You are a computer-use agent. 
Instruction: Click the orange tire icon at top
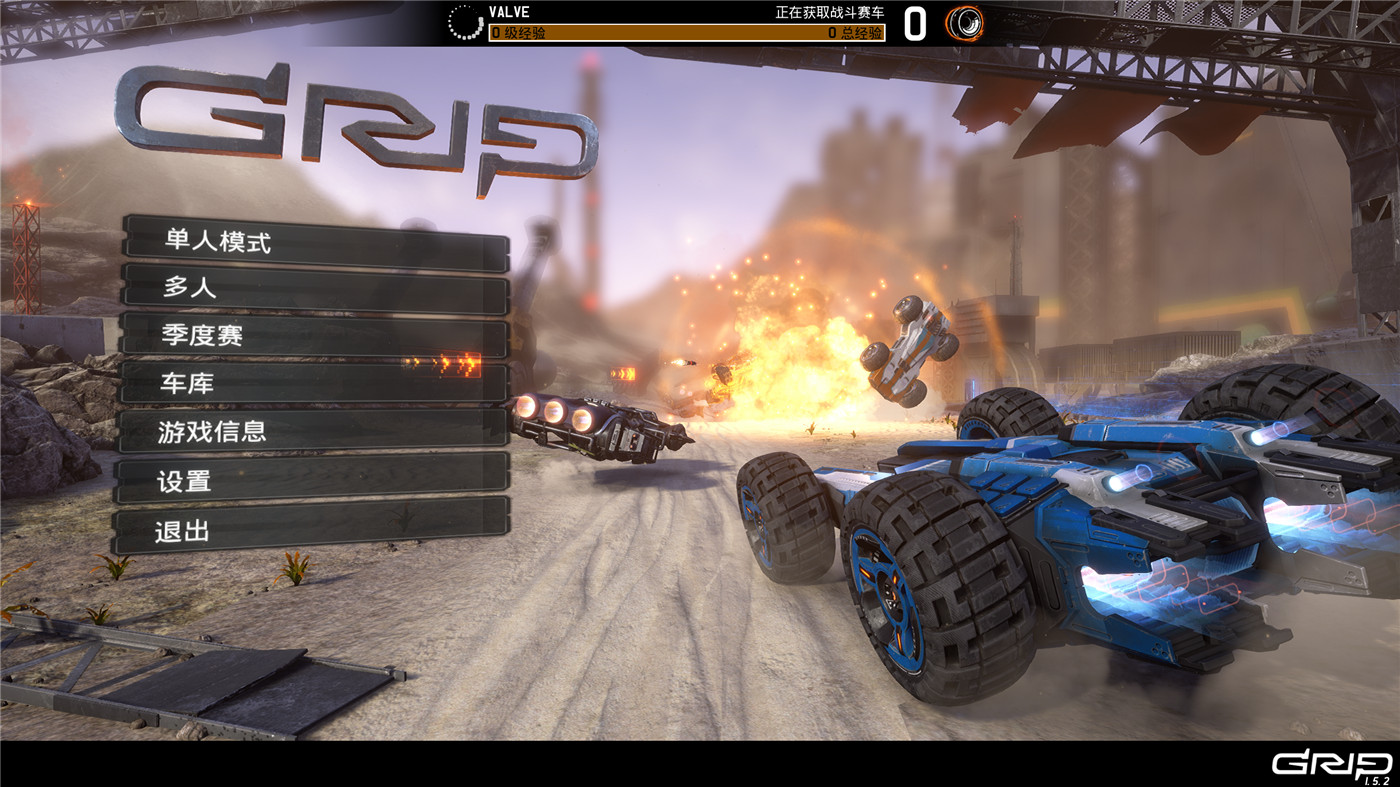click(x=964, y=23)
